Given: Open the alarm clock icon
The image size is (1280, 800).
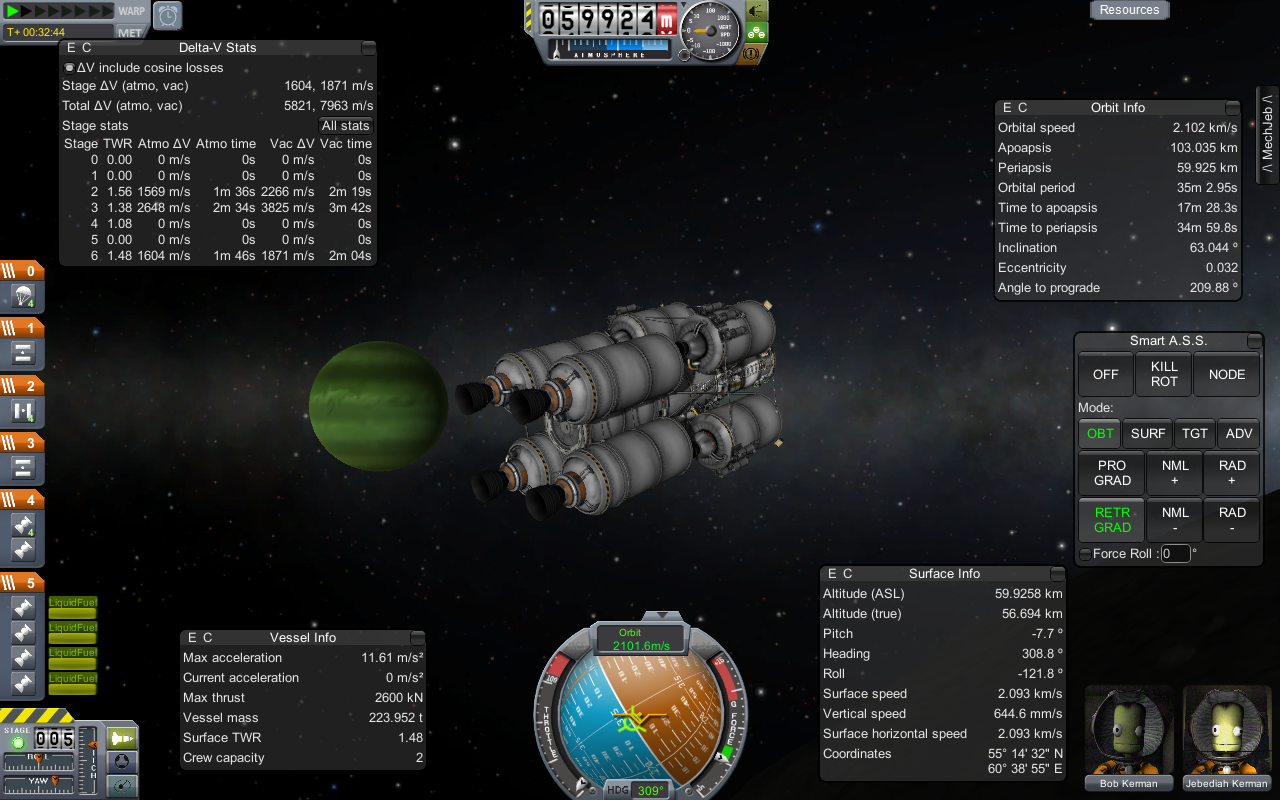Looking at the screenshot, I should click(167, 15).
